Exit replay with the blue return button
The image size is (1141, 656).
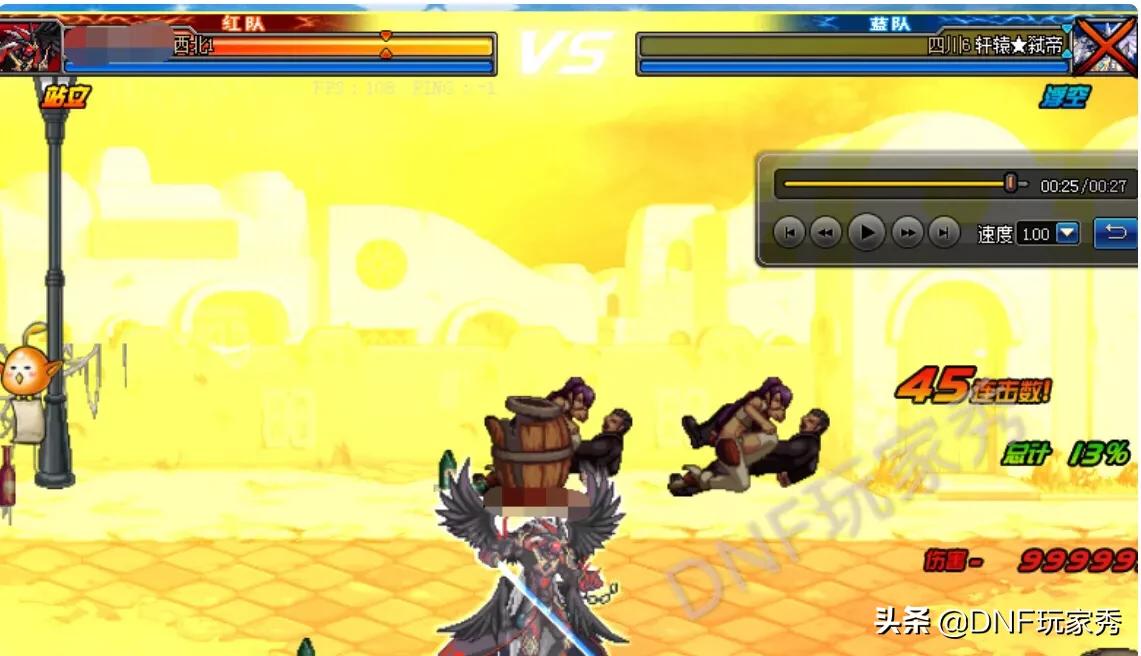pos(1116,233)
